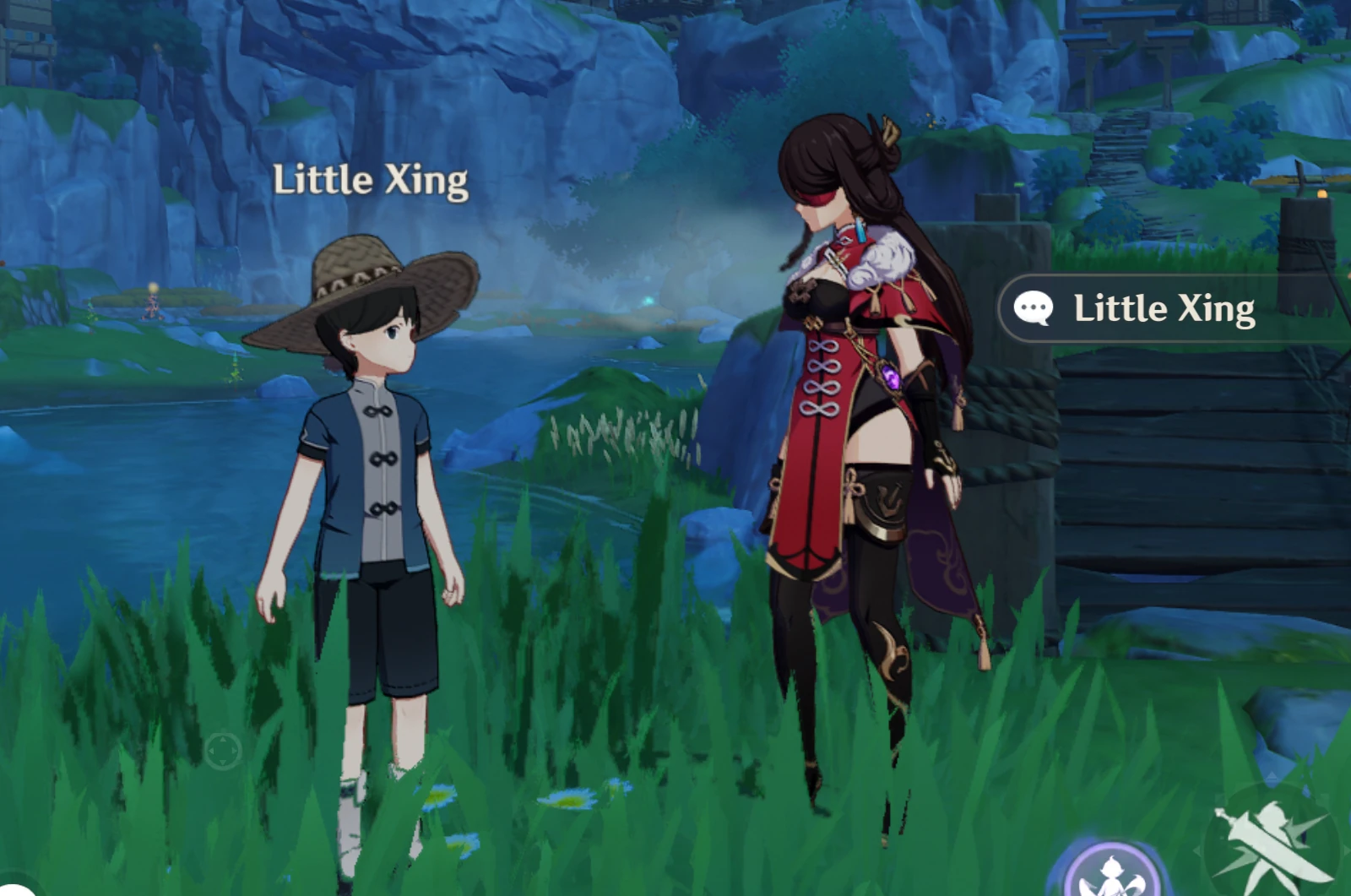Click the "Little Xing" name label above the NPC

(372, 177)
